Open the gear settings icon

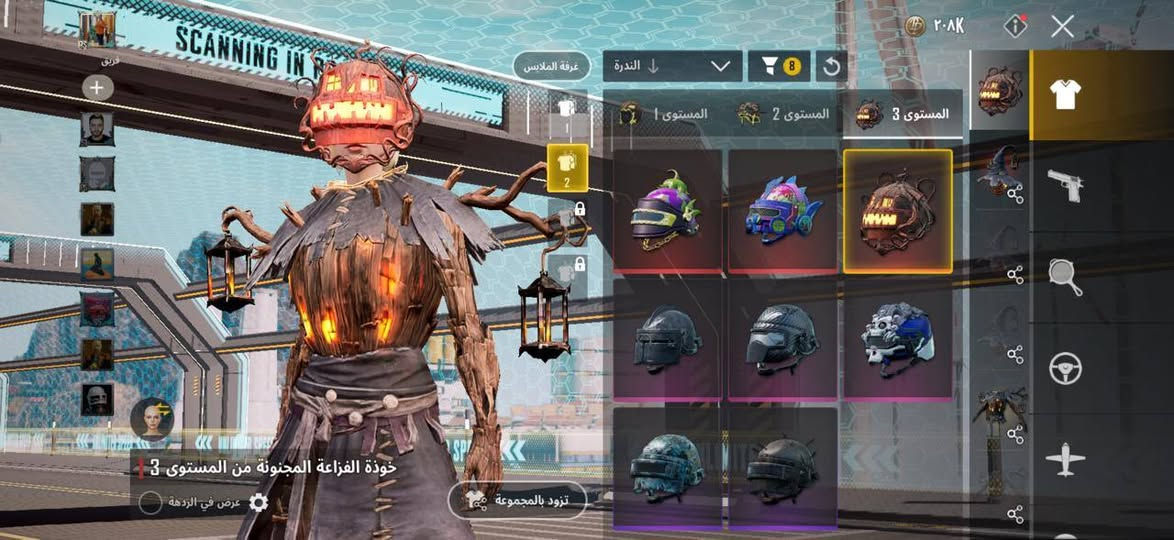click(x=258, y=502)
